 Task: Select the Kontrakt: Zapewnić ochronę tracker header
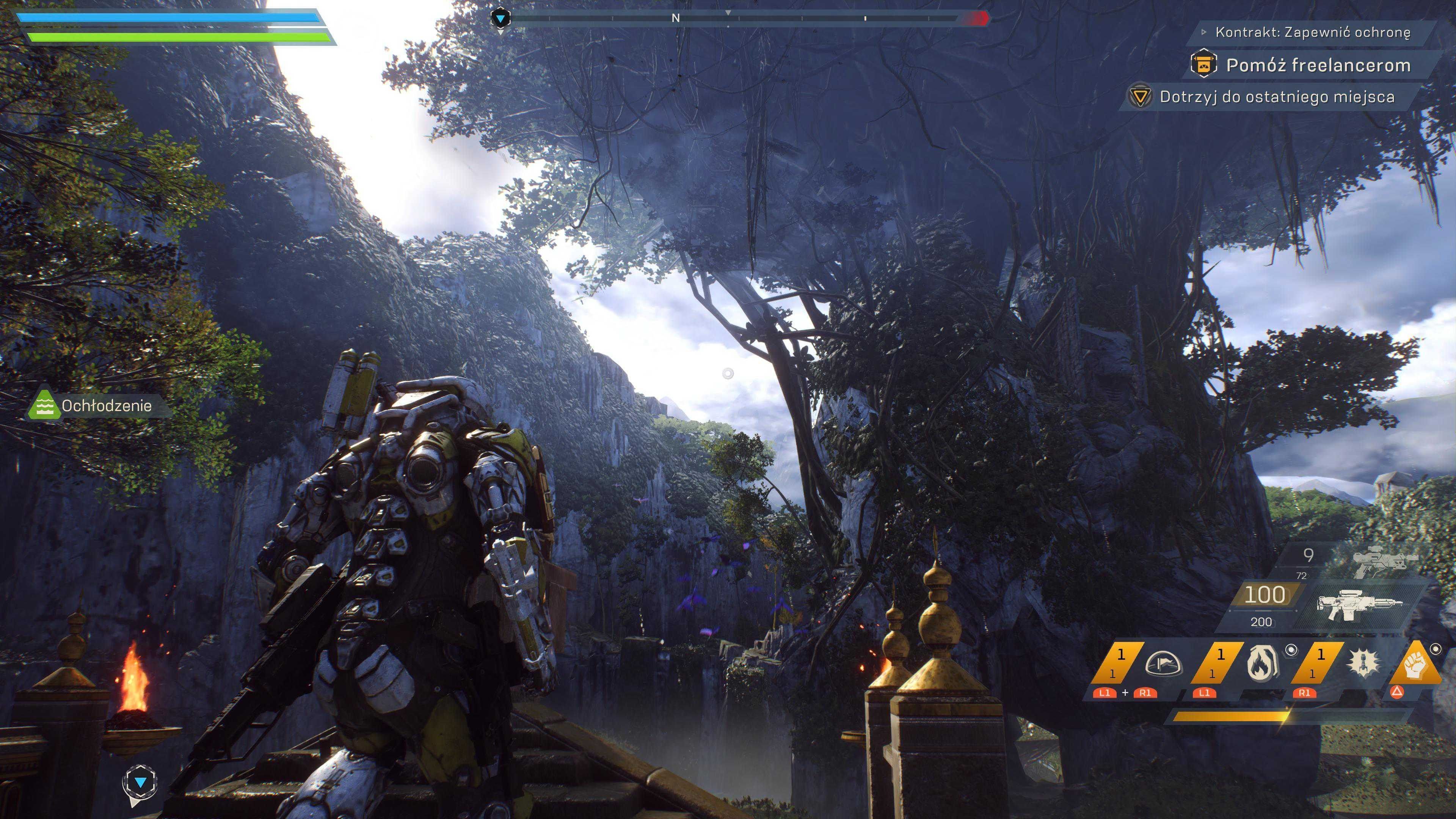point(1312,32)
